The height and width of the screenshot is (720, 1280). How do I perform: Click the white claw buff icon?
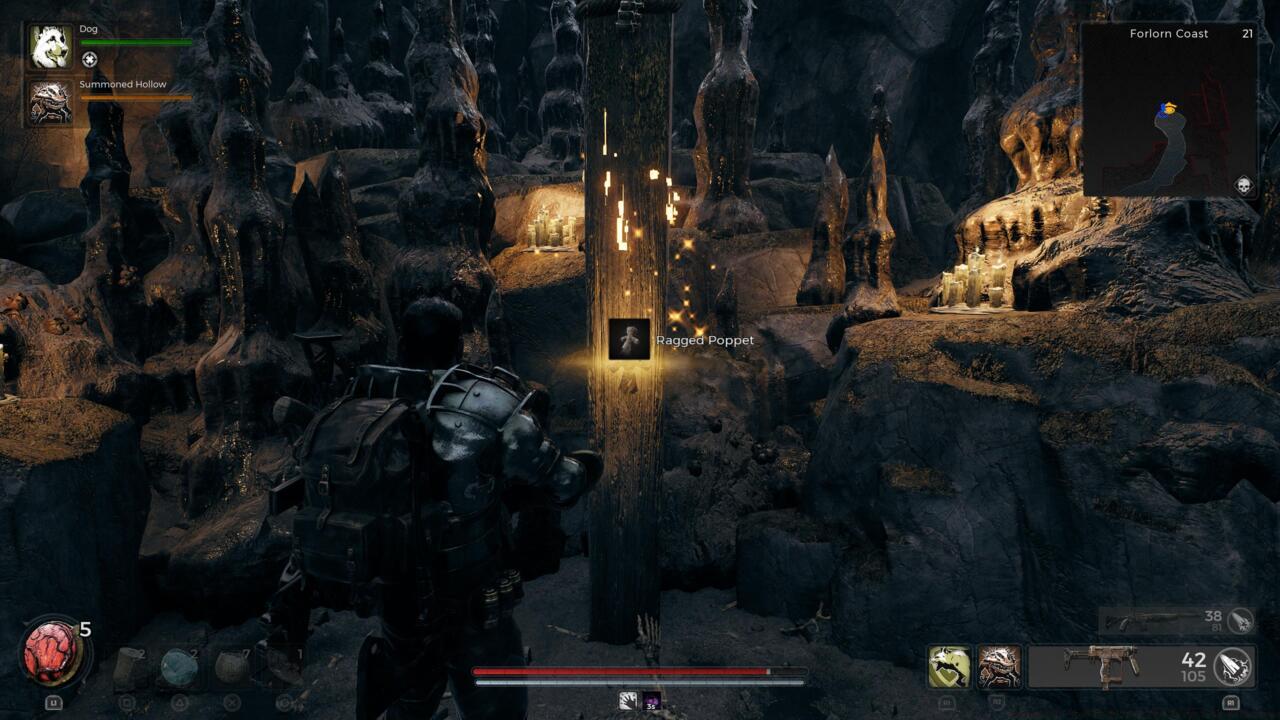coord(628,701)
